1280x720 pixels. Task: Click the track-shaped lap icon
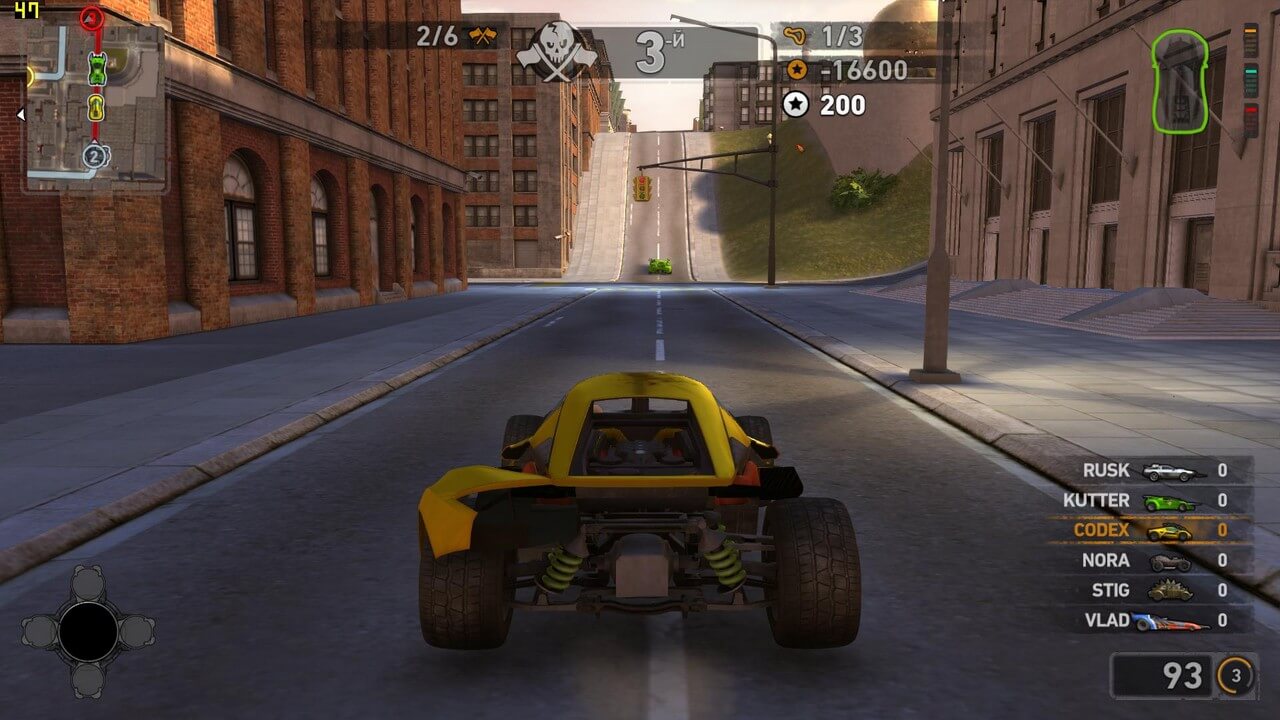click(797, 37)
